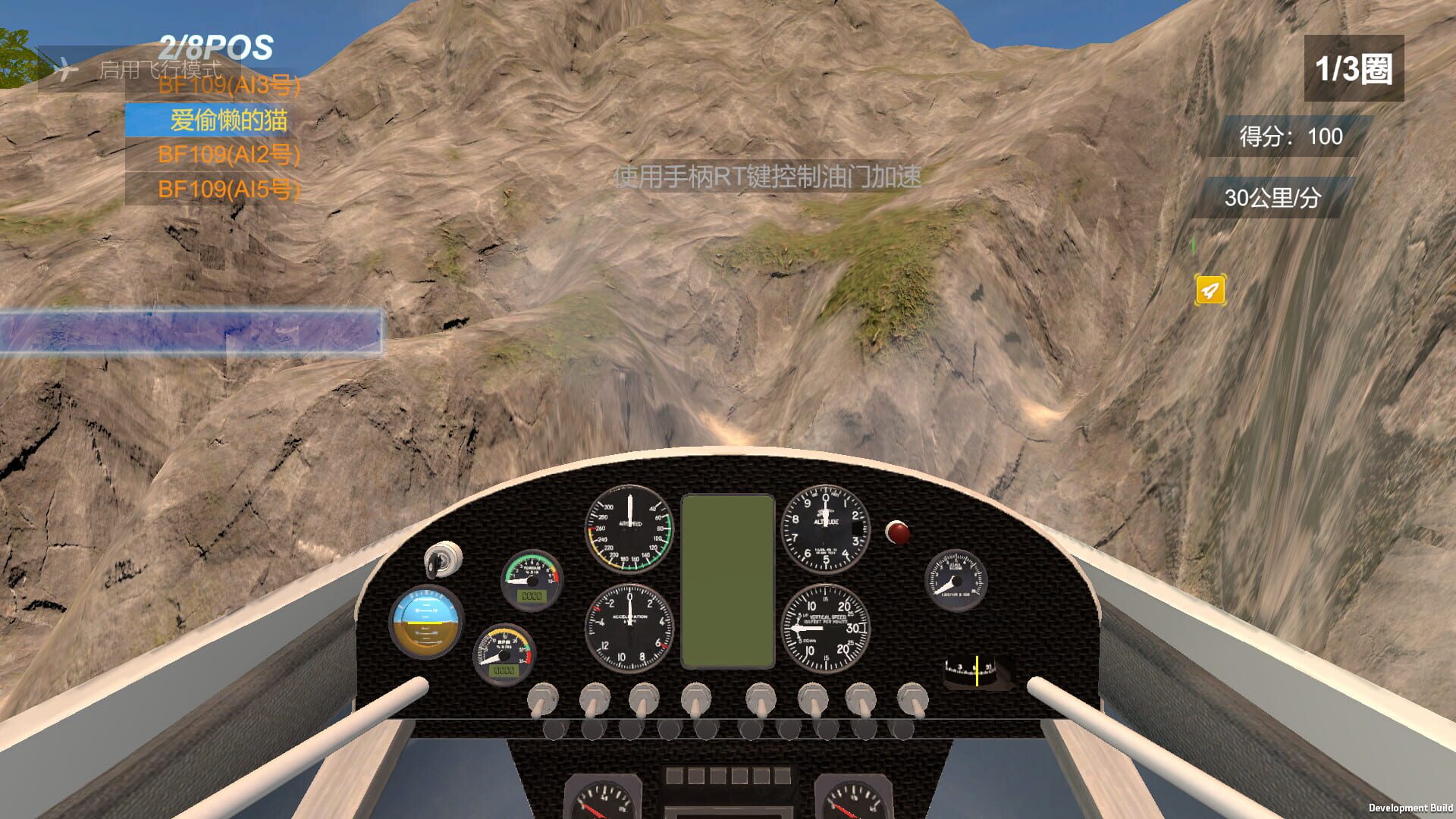
Task: Click the 启用飞行模式 button
Action: [161, 70]
